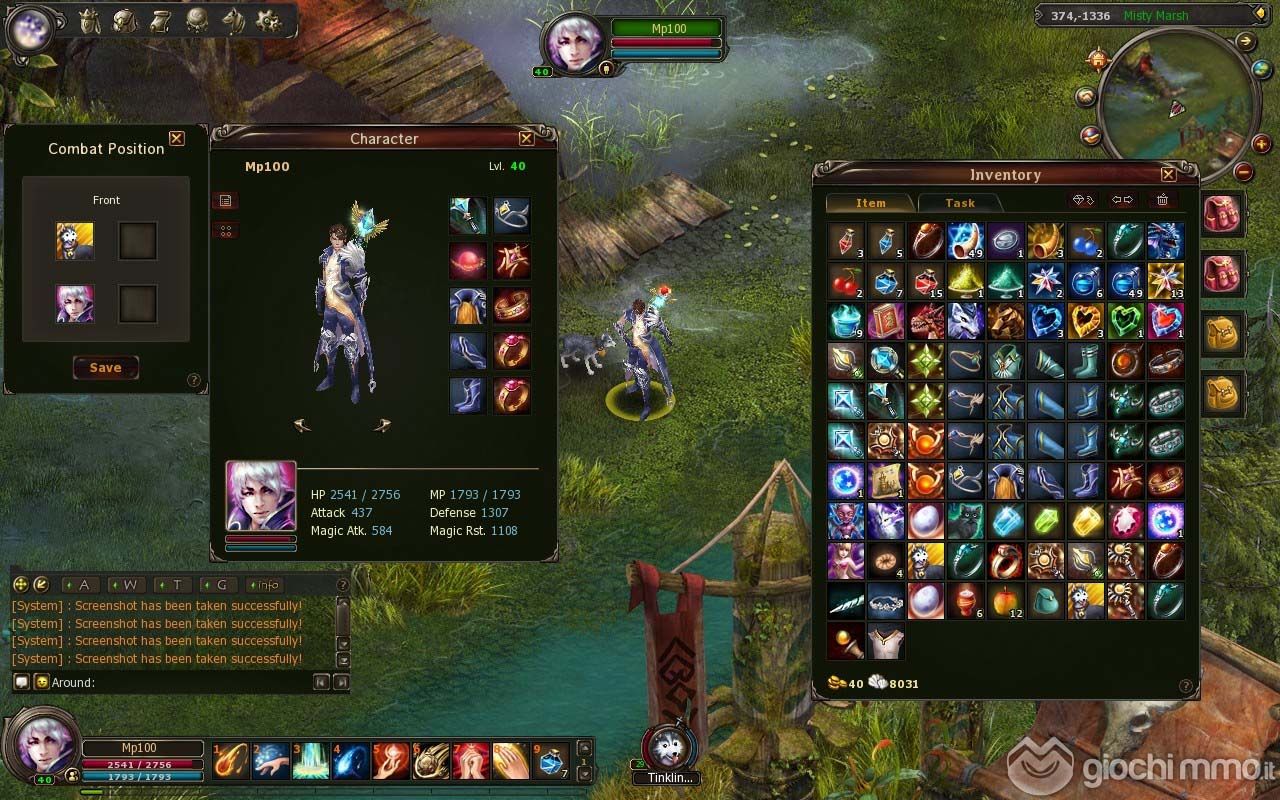This screenshot has width=1280, height=800.
Task: Select the cherries in the inventory
Action: click(x=846, y=281)
